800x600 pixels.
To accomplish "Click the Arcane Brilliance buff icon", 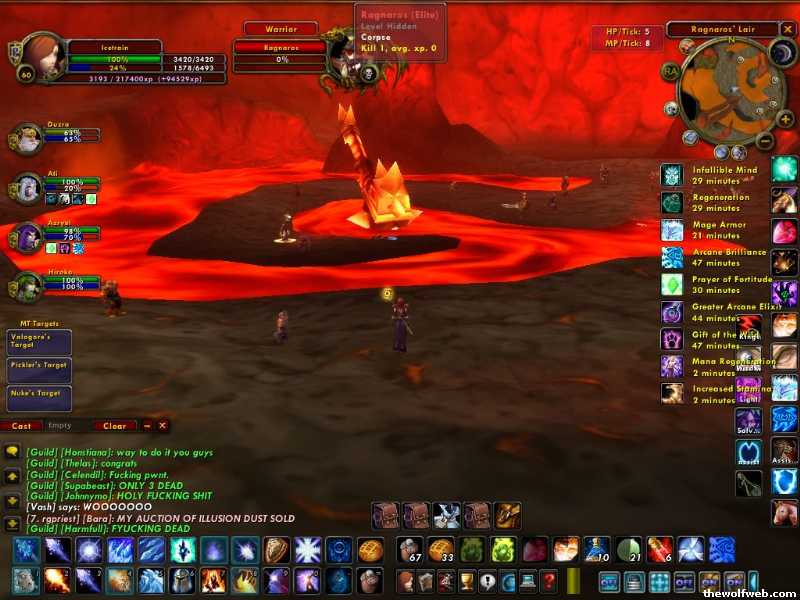I will [x=672, y=257].
